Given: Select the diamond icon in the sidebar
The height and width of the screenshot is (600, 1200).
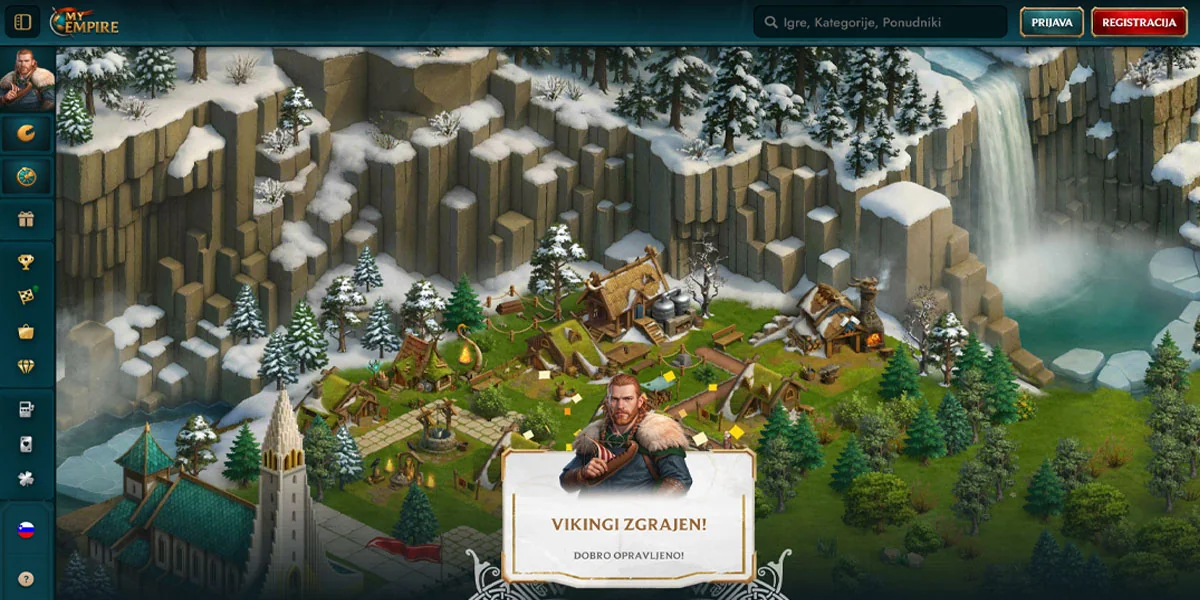Looking at the screenshot, I should click(x=26, y=366).
